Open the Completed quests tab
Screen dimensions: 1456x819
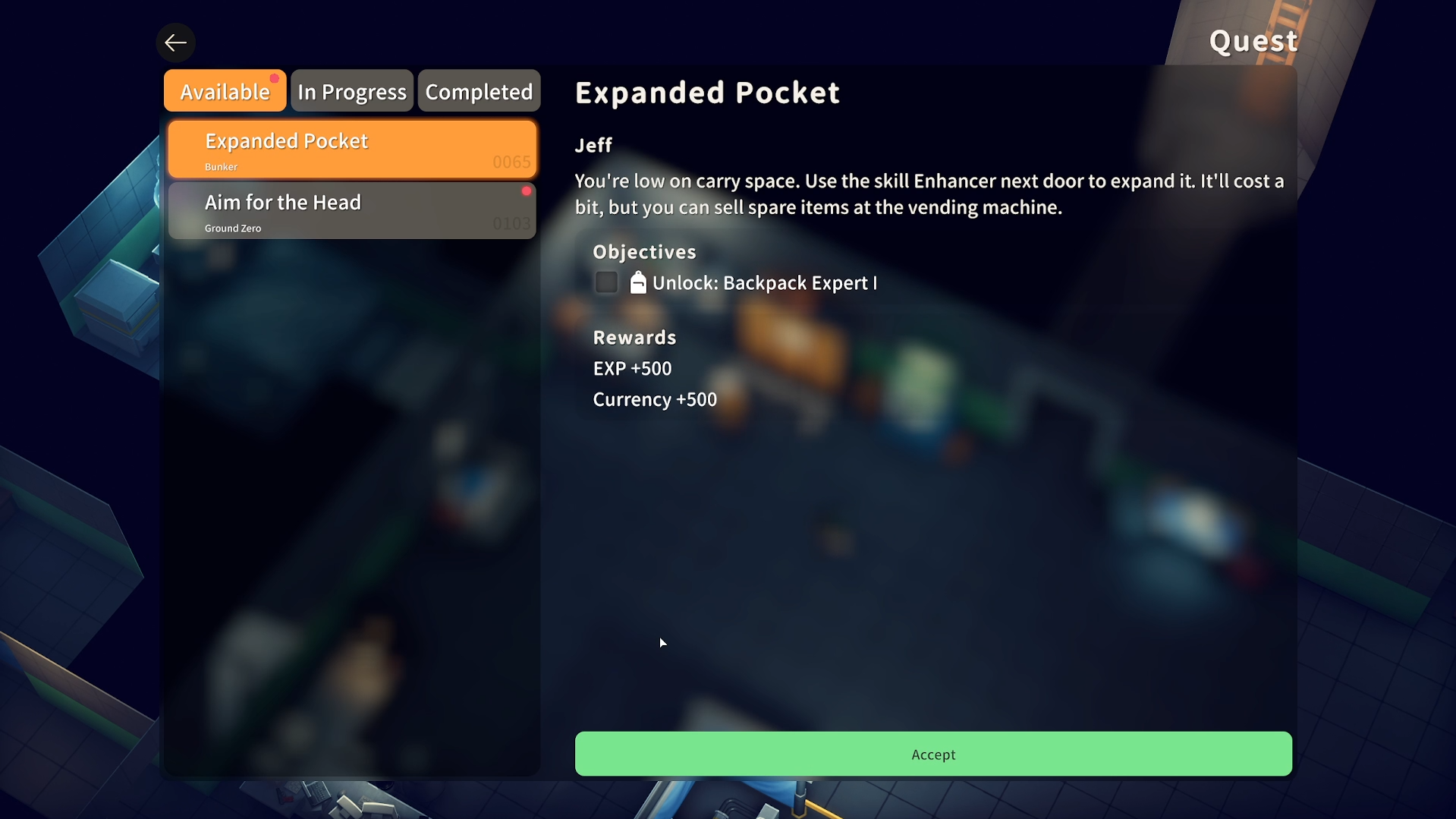(x=479, y=90)
